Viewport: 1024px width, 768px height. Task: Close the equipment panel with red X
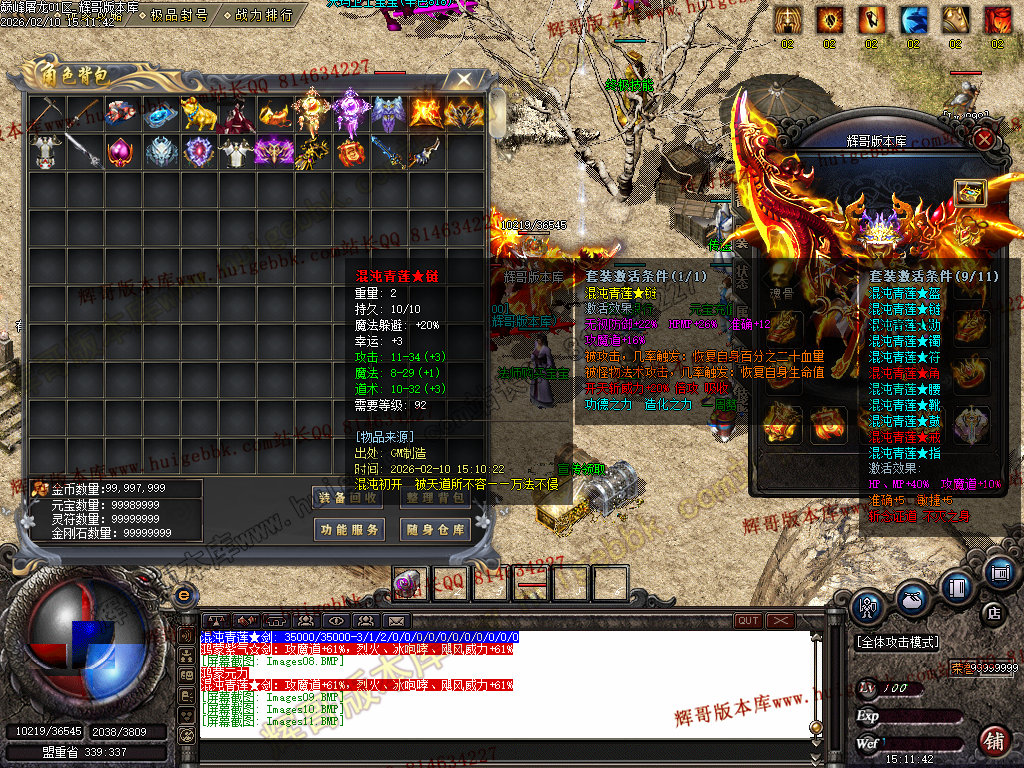pyautogui.click(x=984, y=139)
